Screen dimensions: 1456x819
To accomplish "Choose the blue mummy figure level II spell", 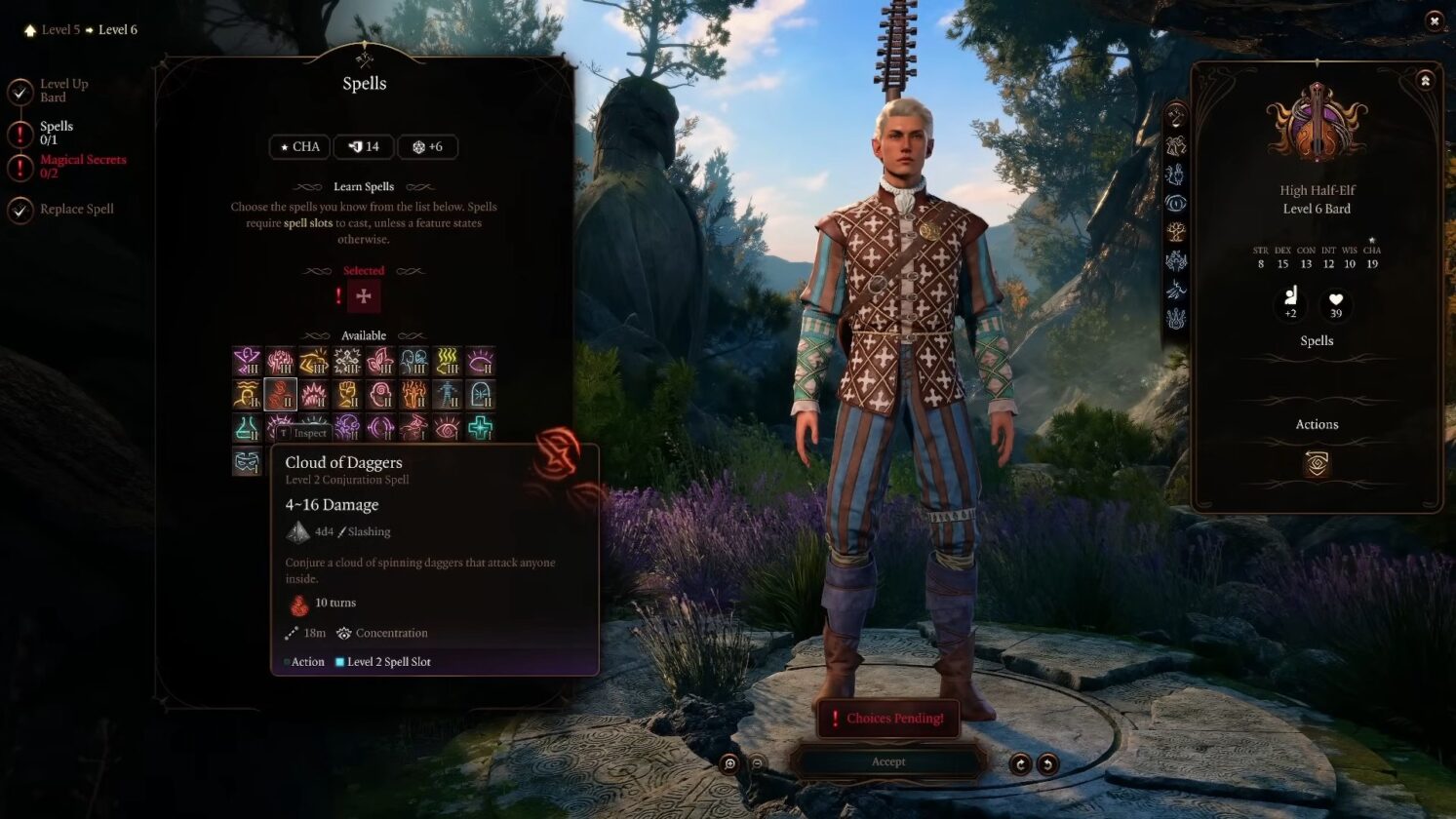I will tap(447, 395).
